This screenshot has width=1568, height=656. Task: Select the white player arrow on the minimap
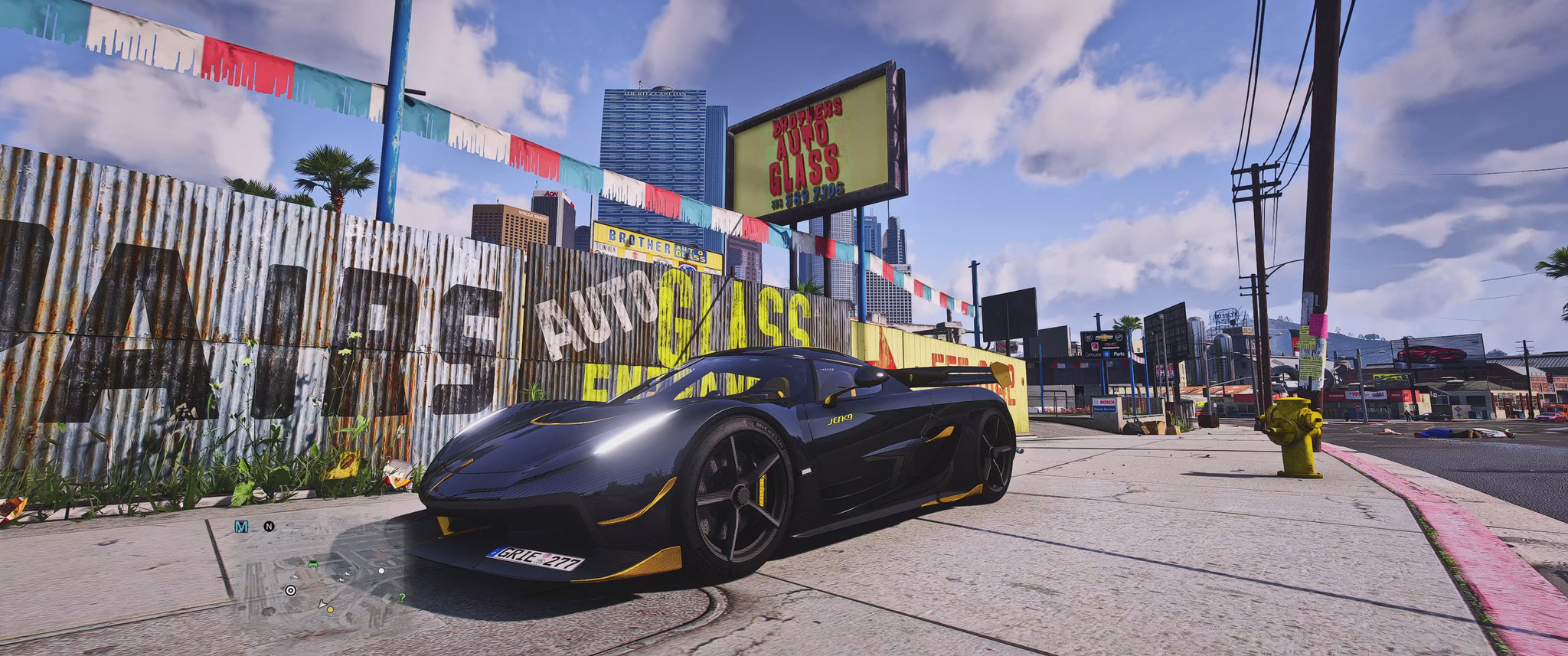(x=322, y=604)
